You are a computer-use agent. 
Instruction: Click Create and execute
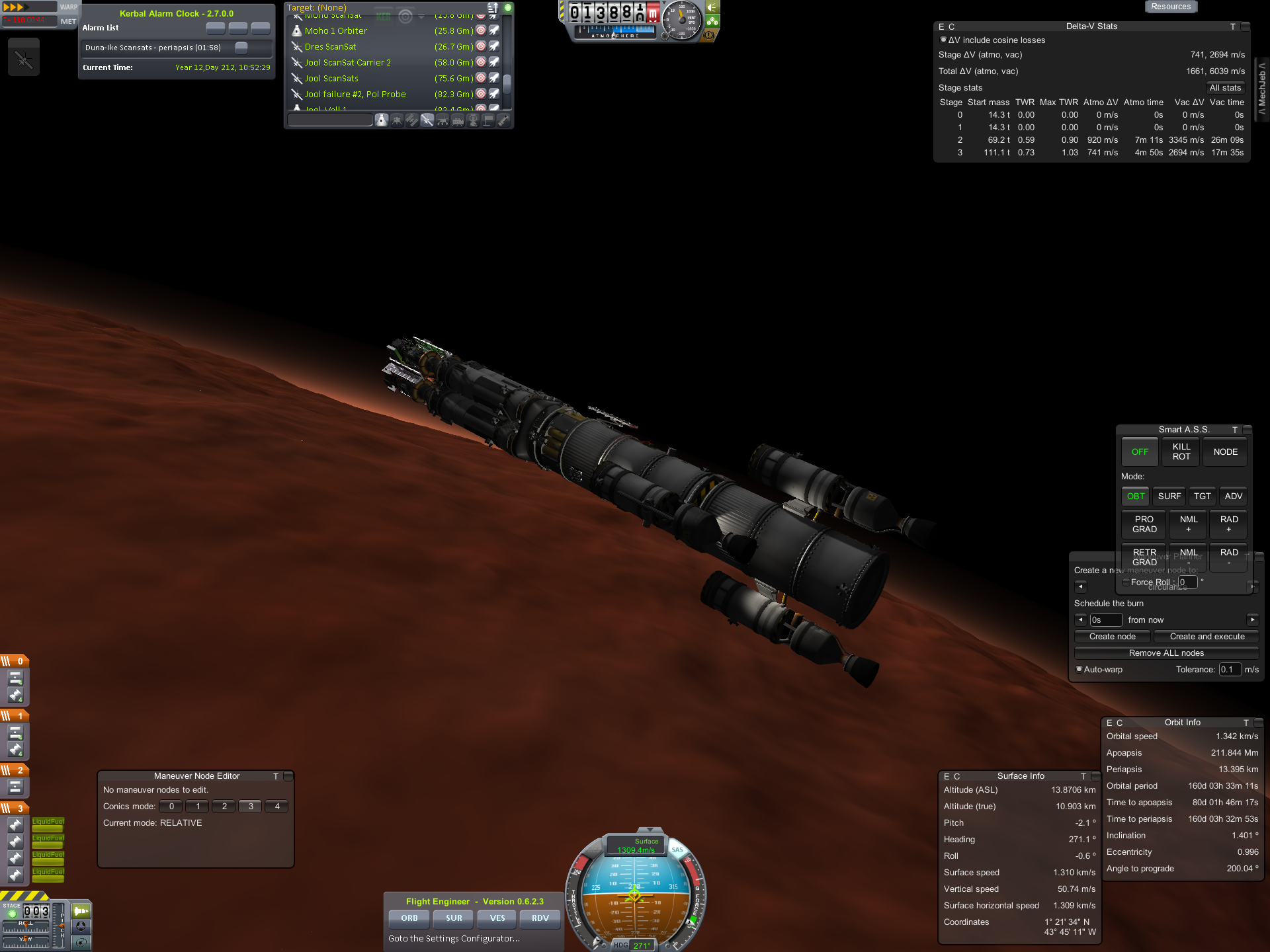coord(1206,637)
